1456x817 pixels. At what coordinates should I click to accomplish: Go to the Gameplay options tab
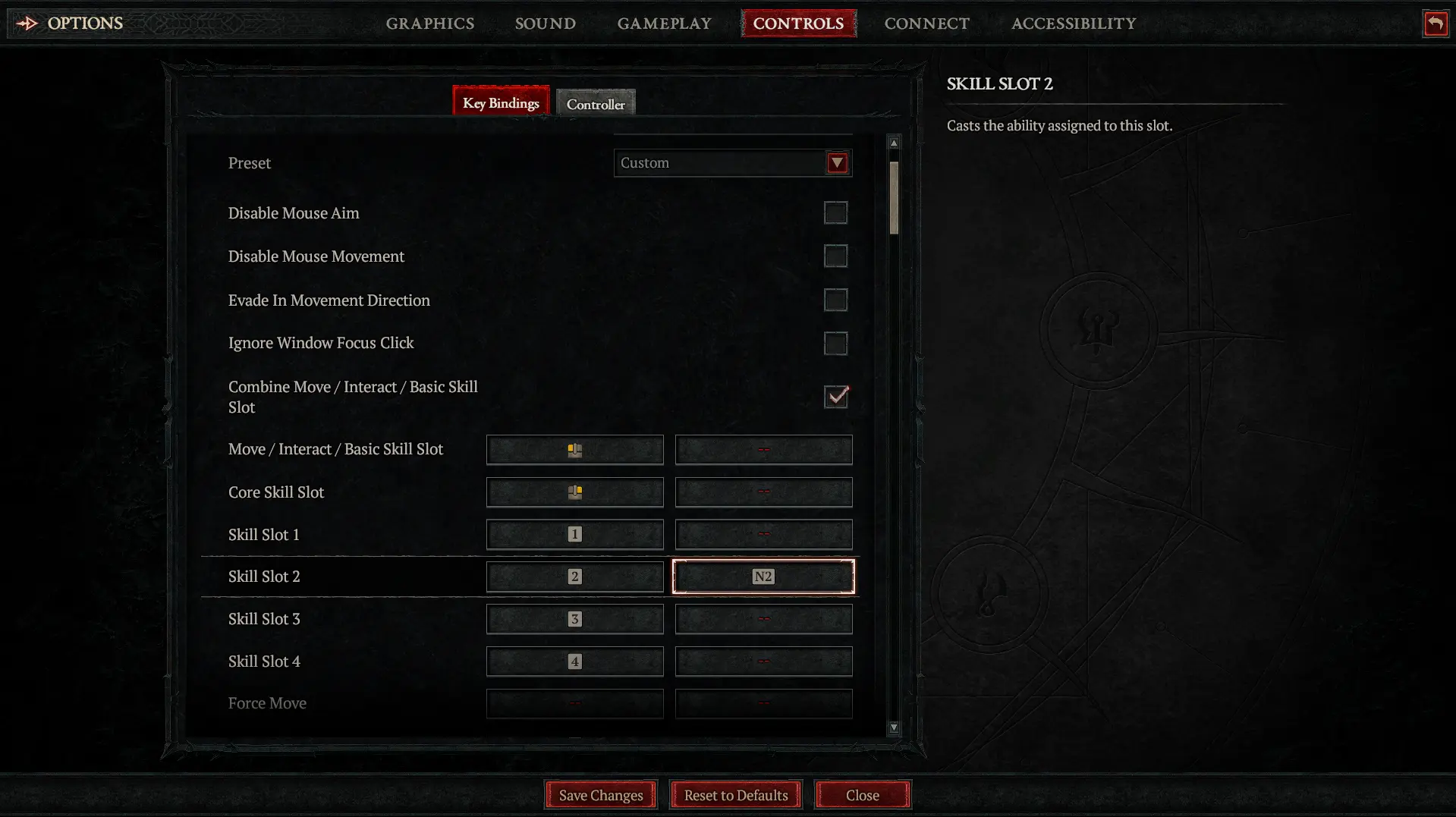[664, 24]
